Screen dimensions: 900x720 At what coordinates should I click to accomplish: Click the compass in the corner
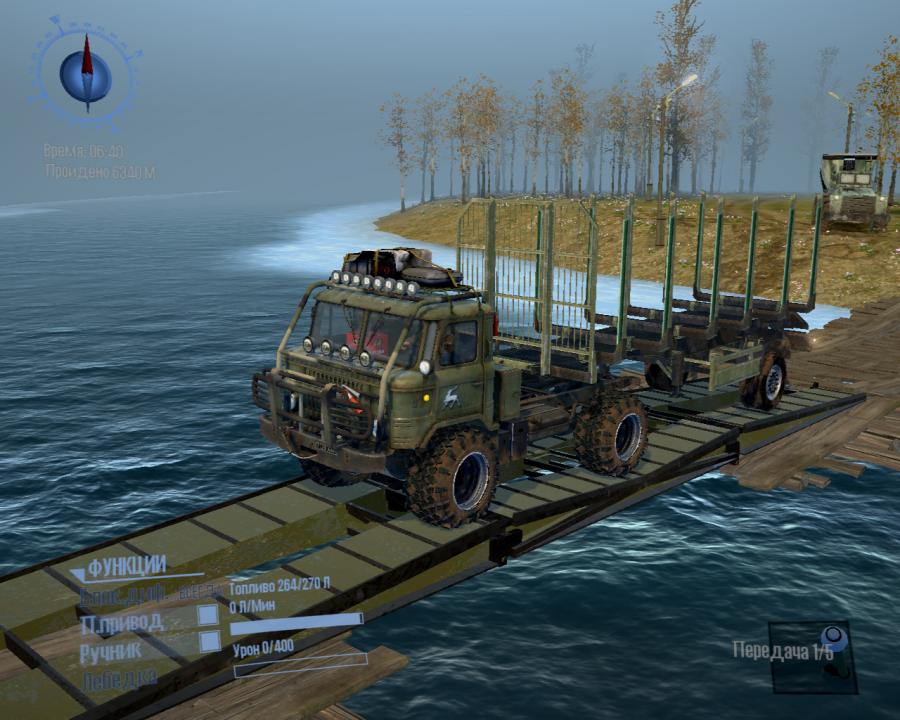[x=86, y=70]
